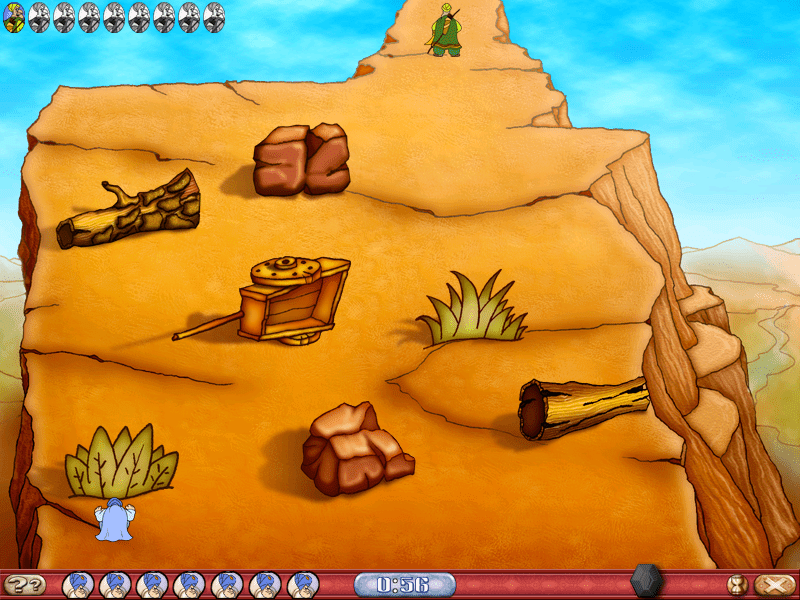
Task: Close the game with the X button
Action: (x=769, y=585)
